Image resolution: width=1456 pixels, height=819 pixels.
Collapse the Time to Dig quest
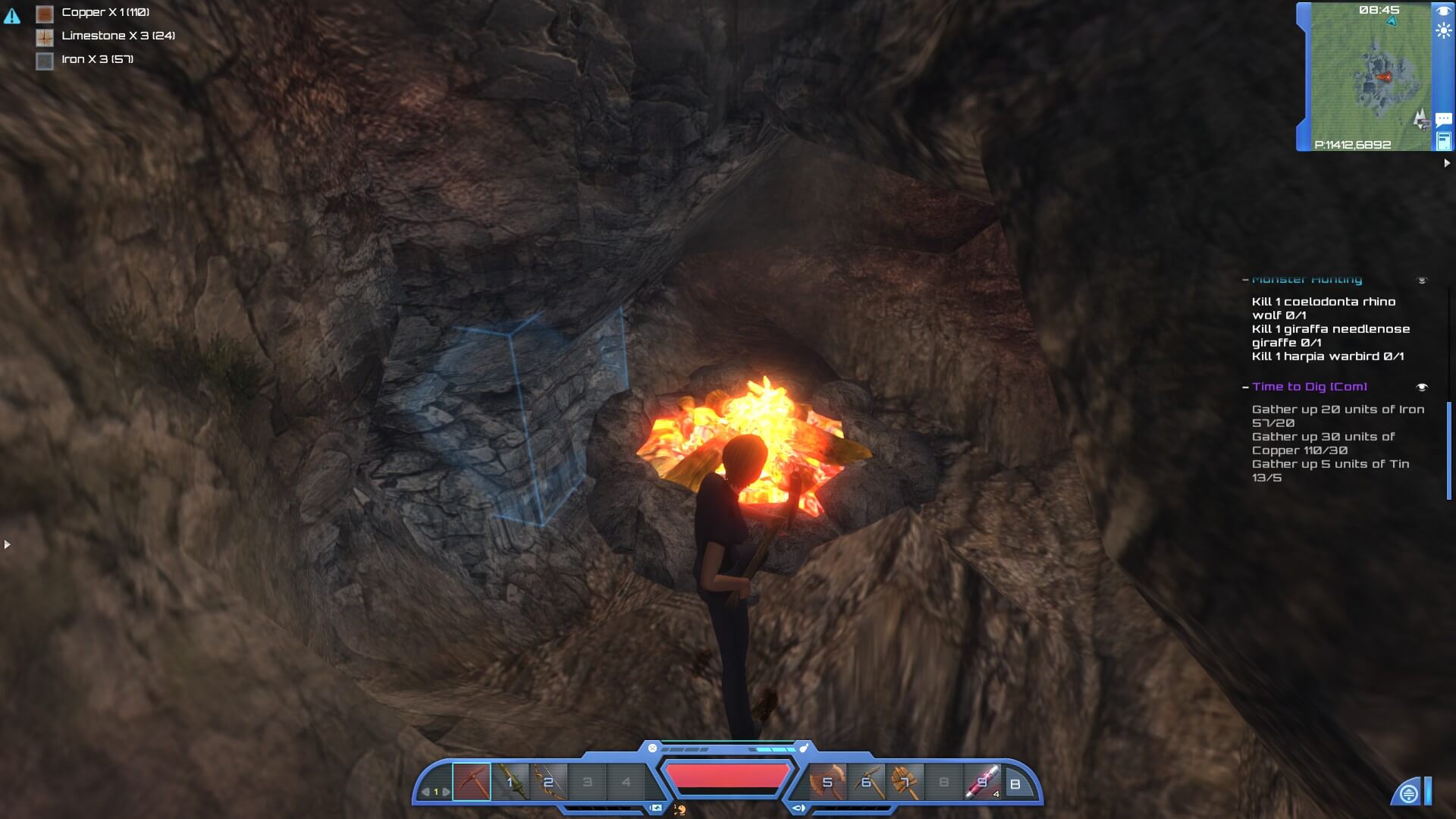(1245, 388)
